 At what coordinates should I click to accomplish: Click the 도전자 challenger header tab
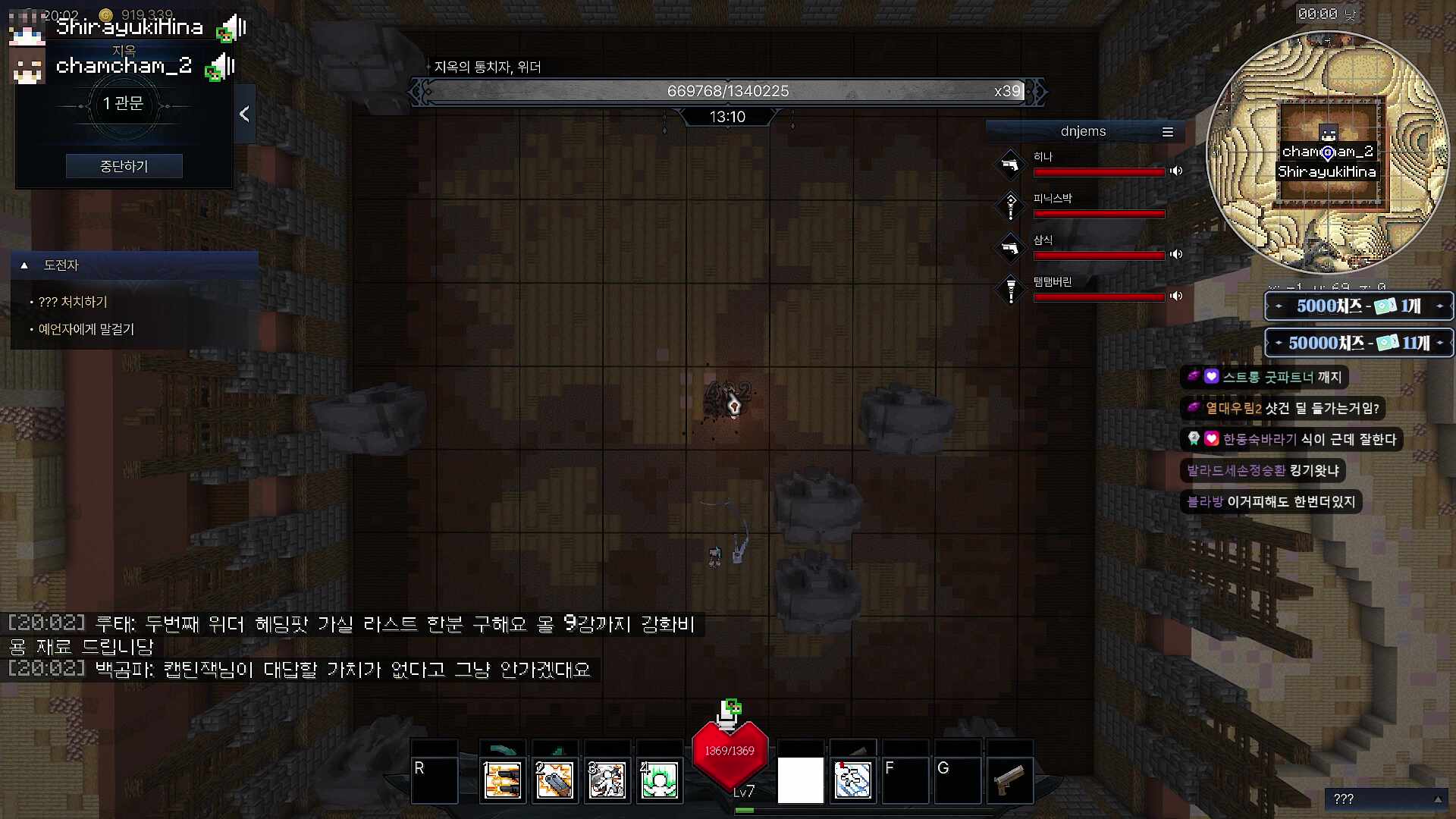tap(59, 265)
